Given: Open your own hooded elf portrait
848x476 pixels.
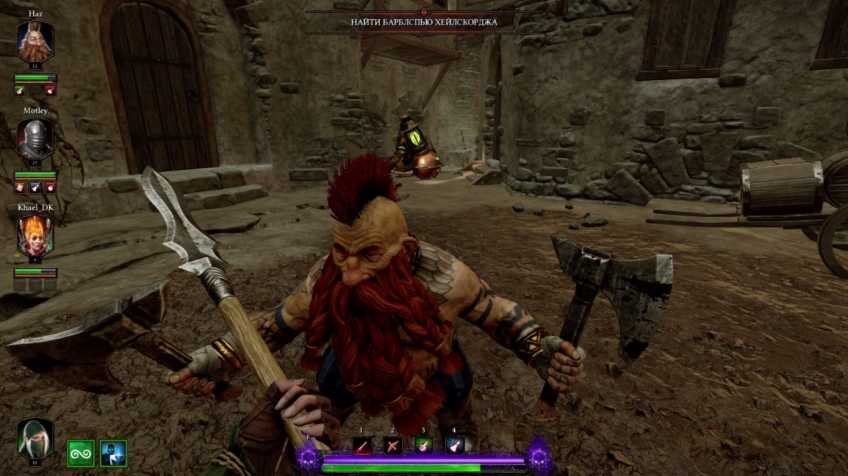Looking at the screenshot, I should point(35,440).
